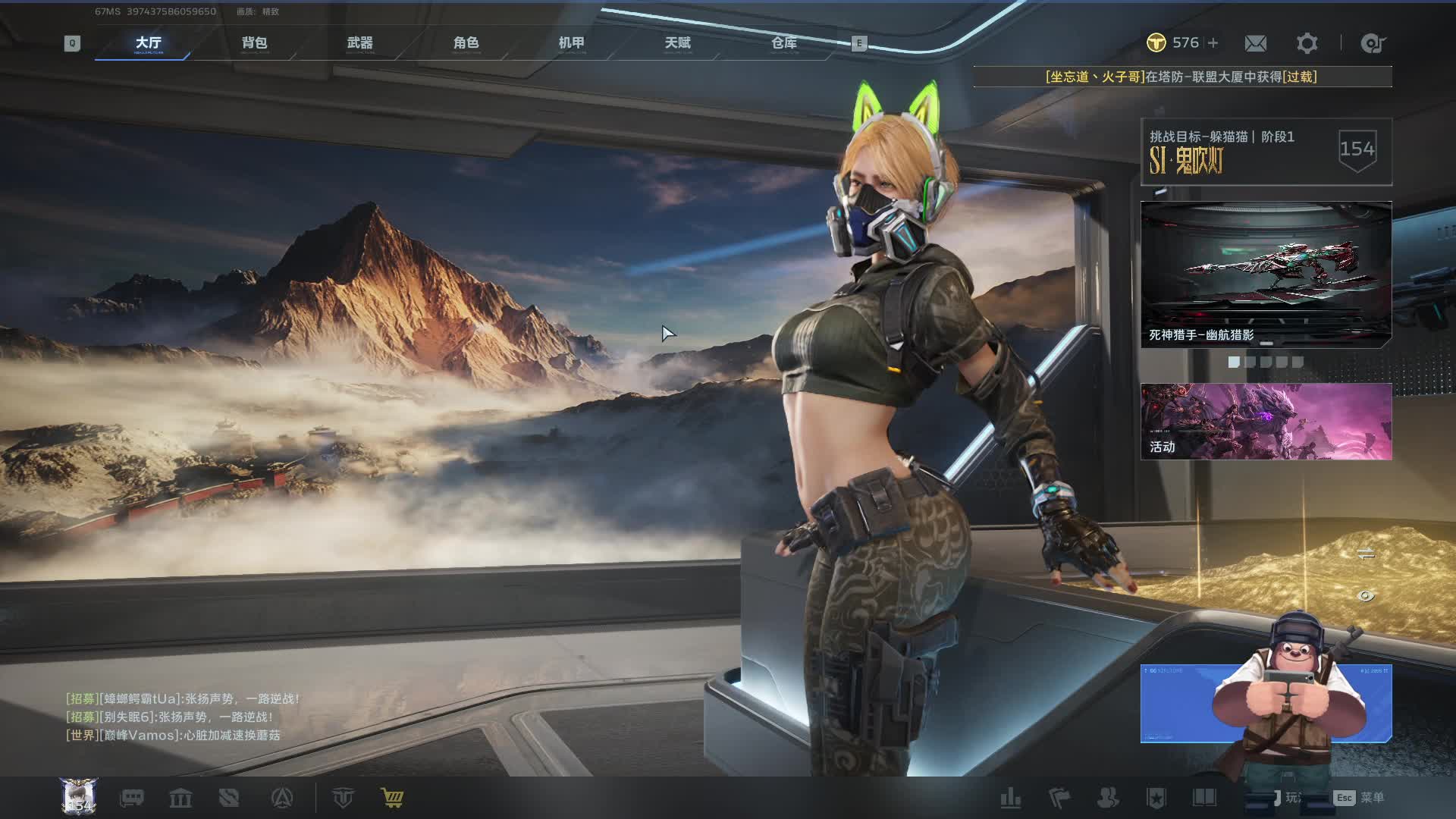Viewport: 1456px width, 819px height.
Task: Open the mail envelope icon
Action: (x=1255, y=43)
